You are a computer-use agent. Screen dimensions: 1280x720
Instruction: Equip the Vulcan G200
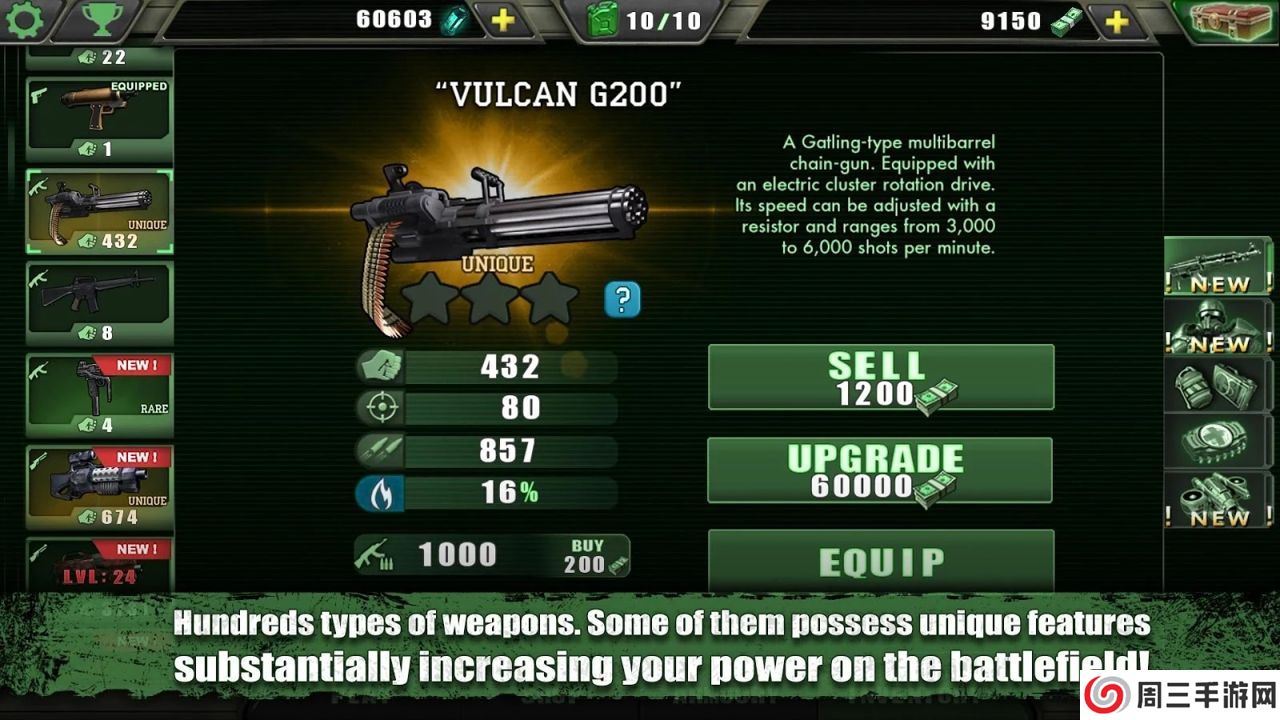tap(880, 561)
